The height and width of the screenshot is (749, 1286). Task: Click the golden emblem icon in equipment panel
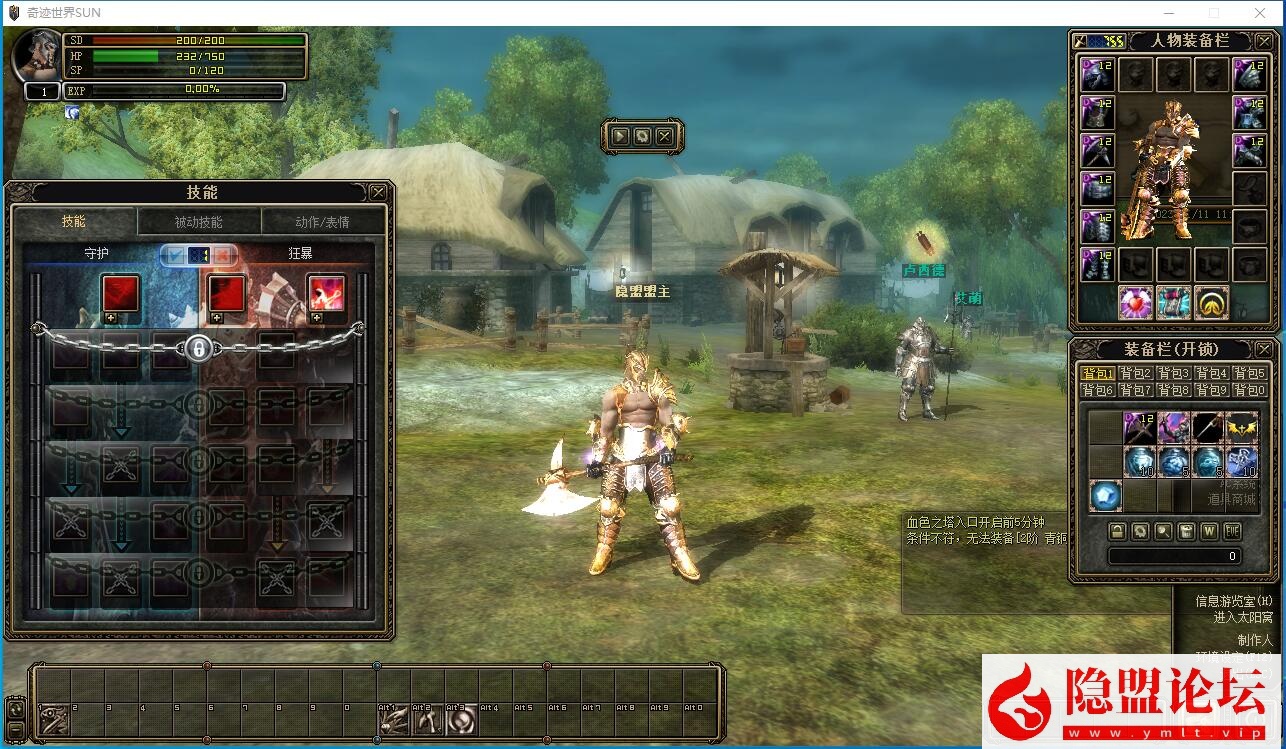[1213, 302]
